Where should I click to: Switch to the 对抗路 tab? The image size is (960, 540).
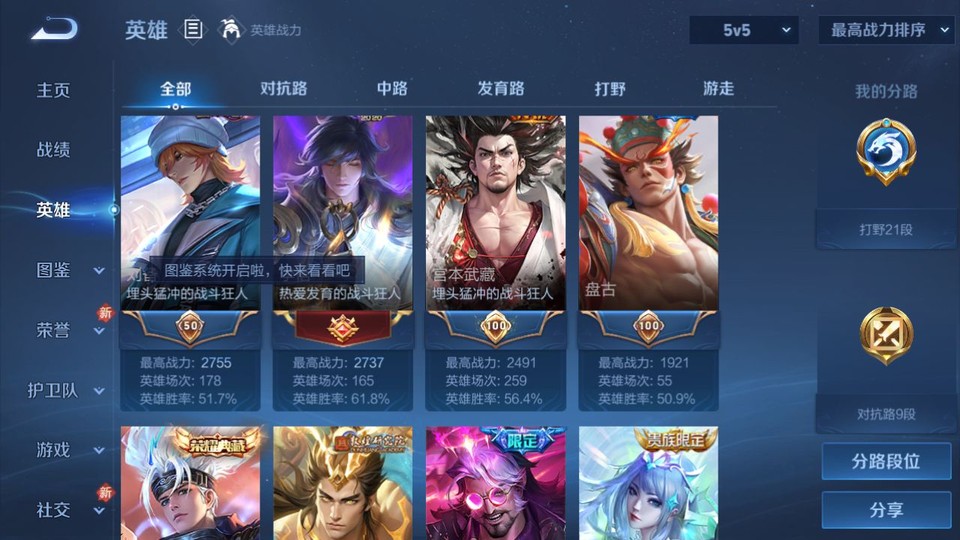[x=283, y=89]
